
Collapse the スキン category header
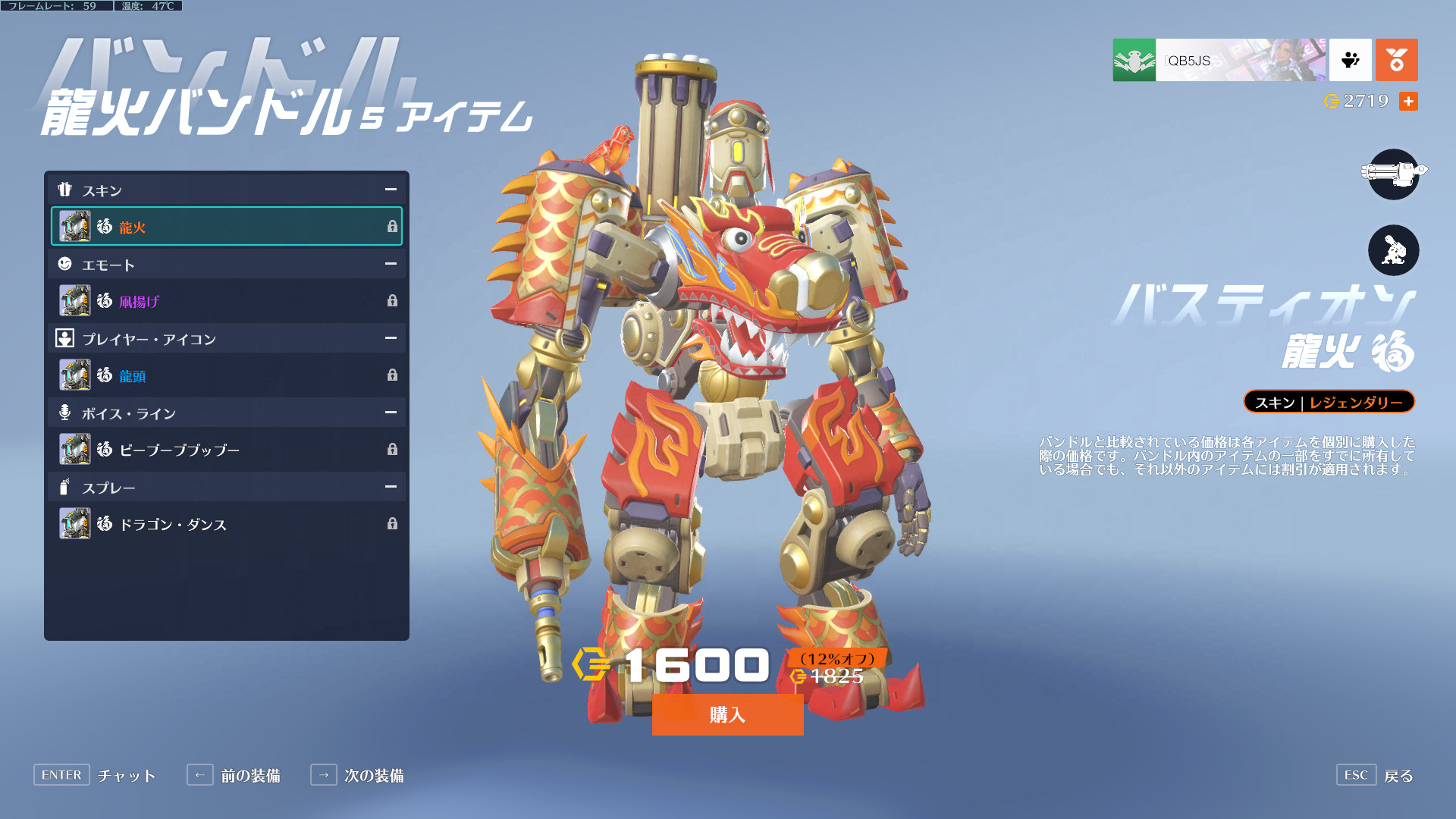(x=390, y=190)
